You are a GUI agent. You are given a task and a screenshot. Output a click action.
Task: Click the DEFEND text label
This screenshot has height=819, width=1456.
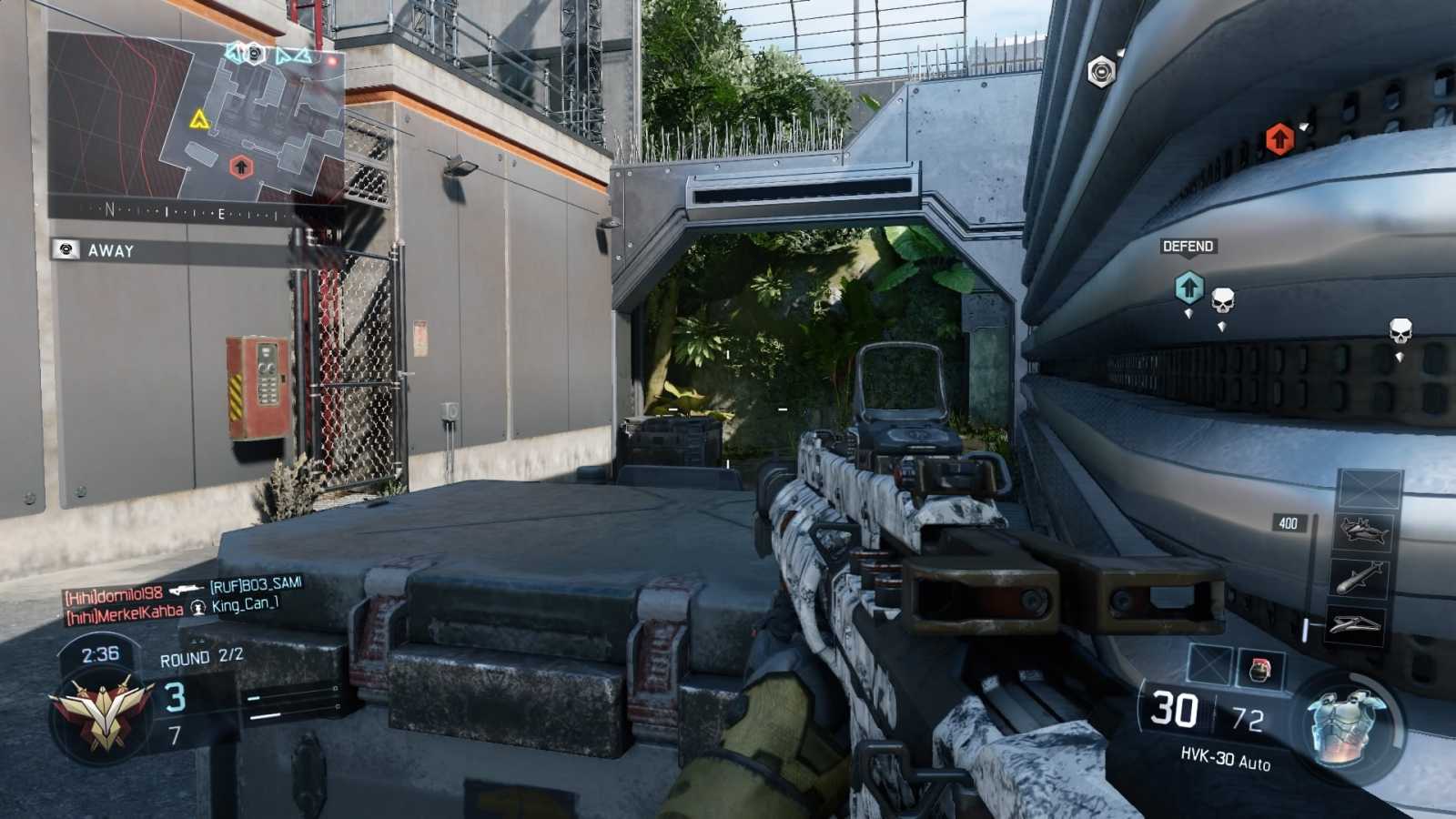pyautogui.click(x=1188, y=247)
